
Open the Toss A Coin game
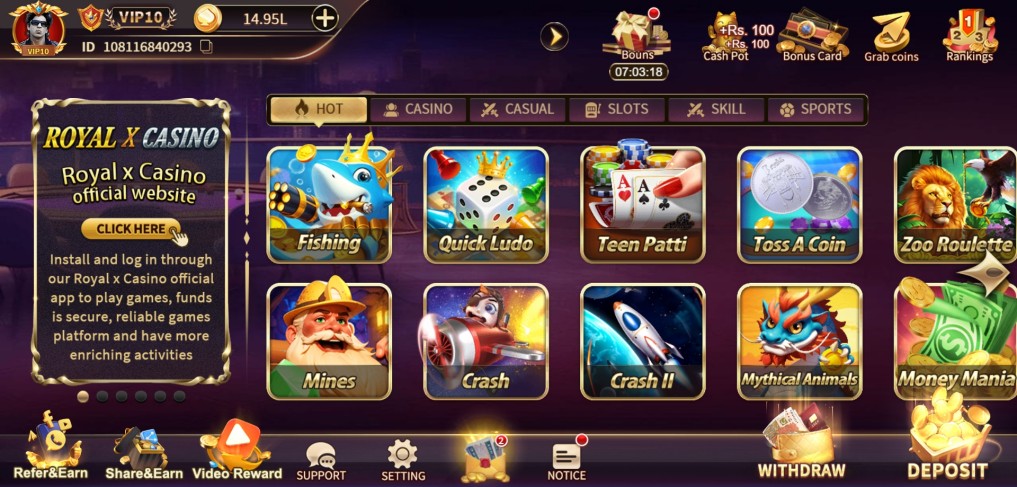coord(799,205)
